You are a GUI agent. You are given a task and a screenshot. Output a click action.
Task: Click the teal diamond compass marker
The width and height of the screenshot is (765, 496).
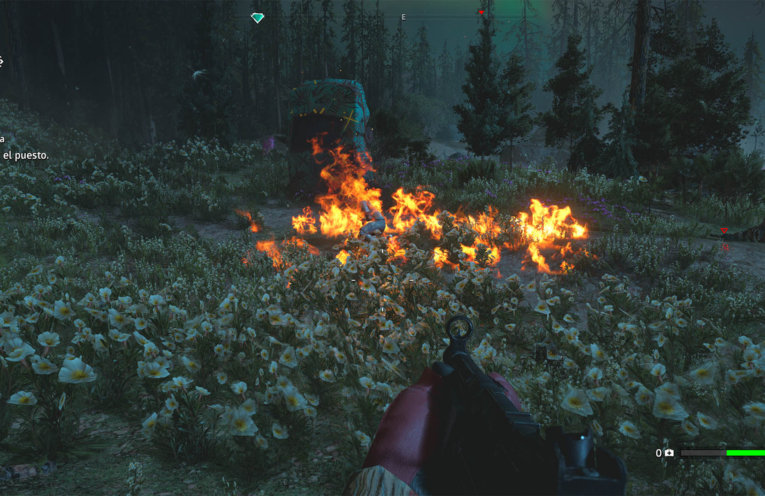(257, 18)
